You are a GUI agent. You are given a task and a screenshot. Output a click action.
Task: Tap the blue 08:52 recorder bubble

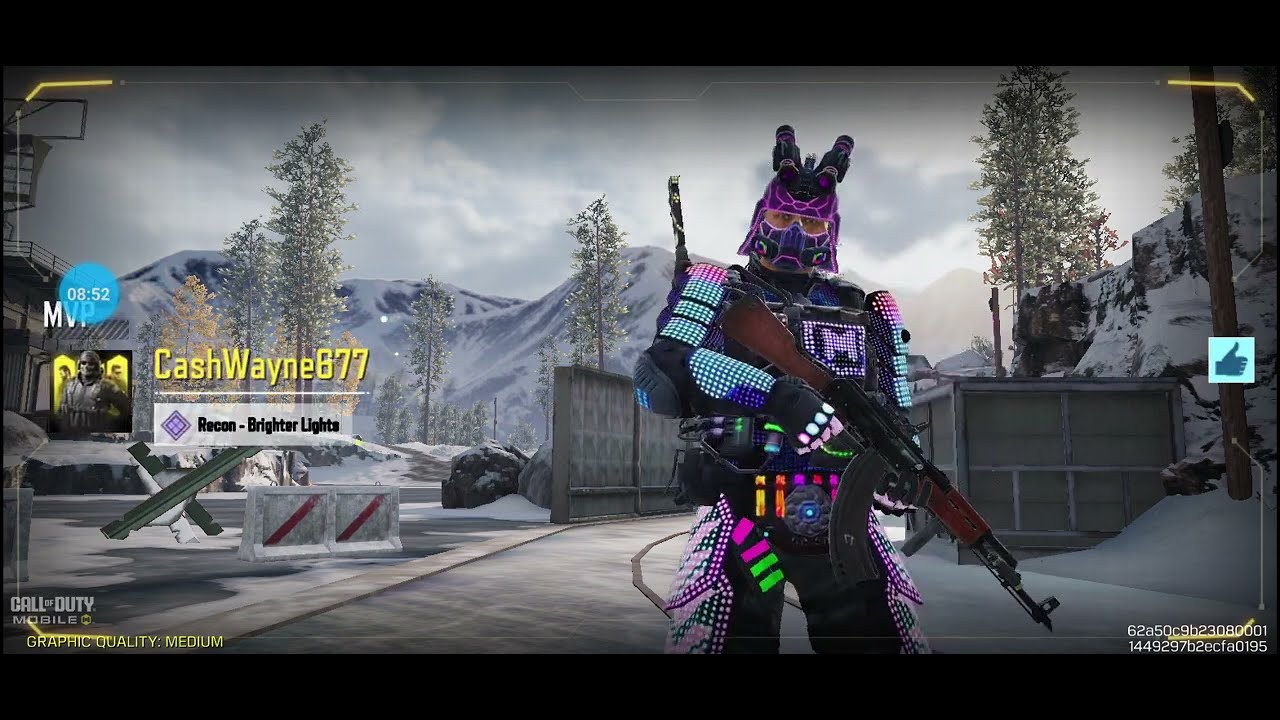tap(89, 293)
